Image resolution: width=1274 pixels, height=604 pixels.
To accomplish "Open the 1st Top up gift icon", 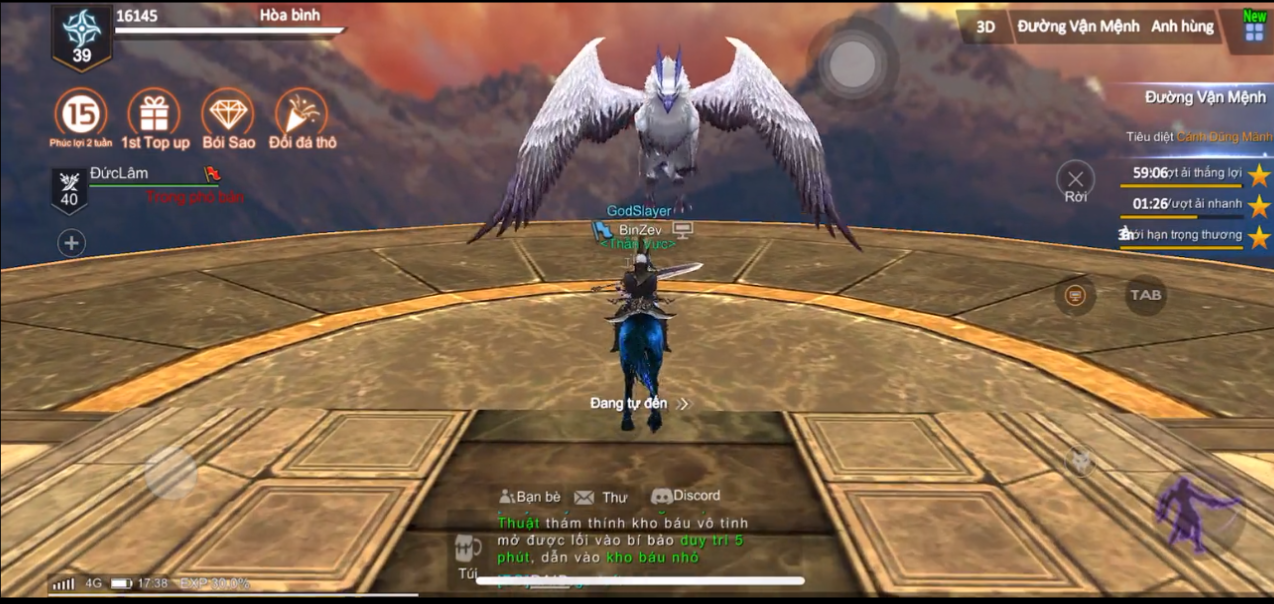I will coord(154,114).
